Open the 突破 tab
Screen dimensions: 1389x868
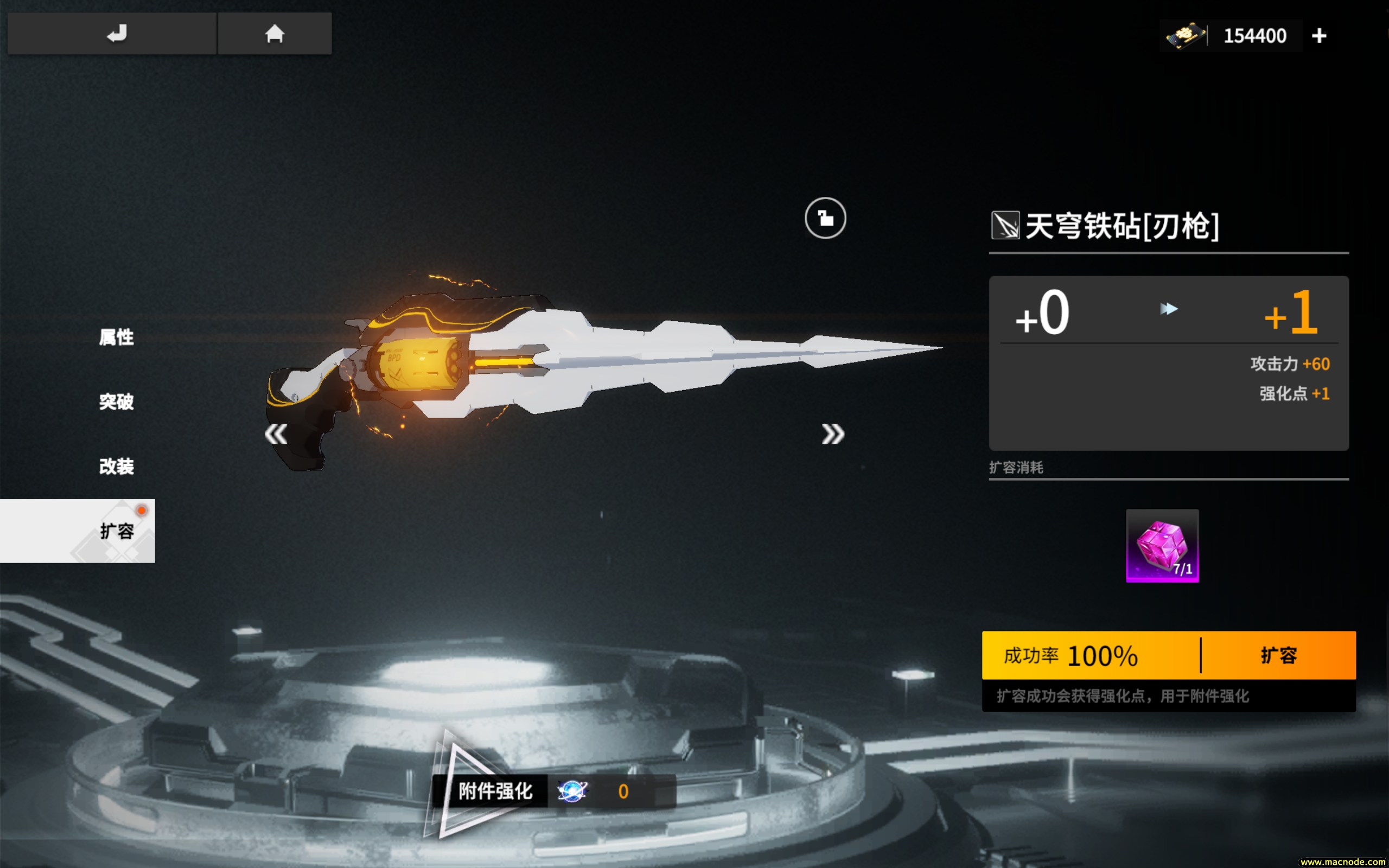tap(116, 403)
